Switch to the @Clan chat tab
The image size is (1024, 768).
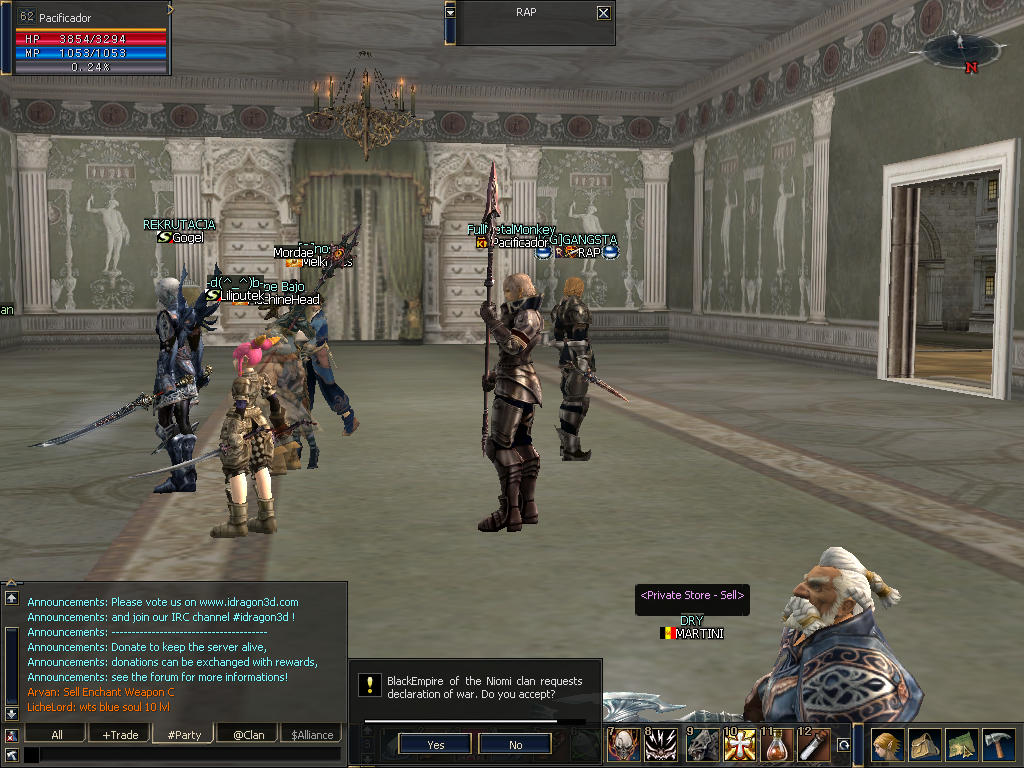[x=248, y=734]
